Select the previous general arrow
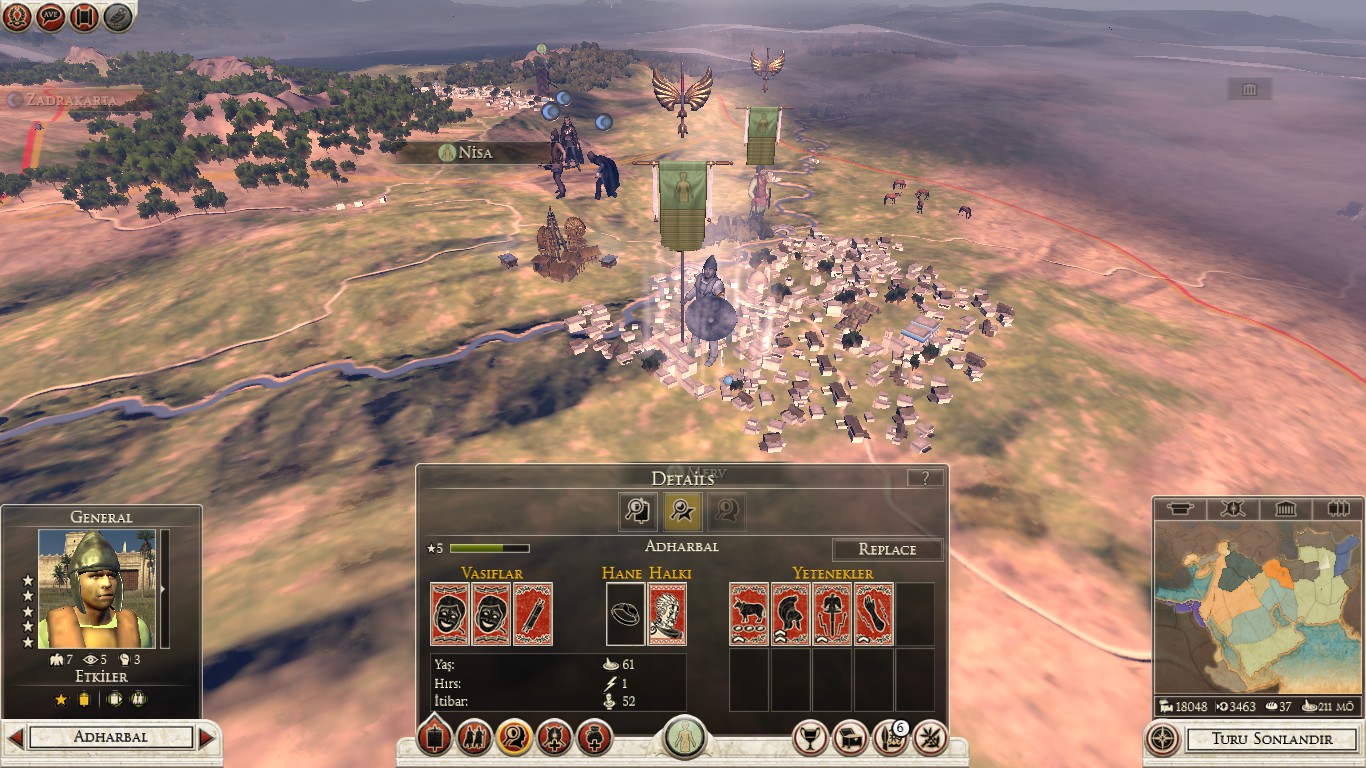Image resolution: width=1366 pixels, height=768 pixels. [15, 738]
